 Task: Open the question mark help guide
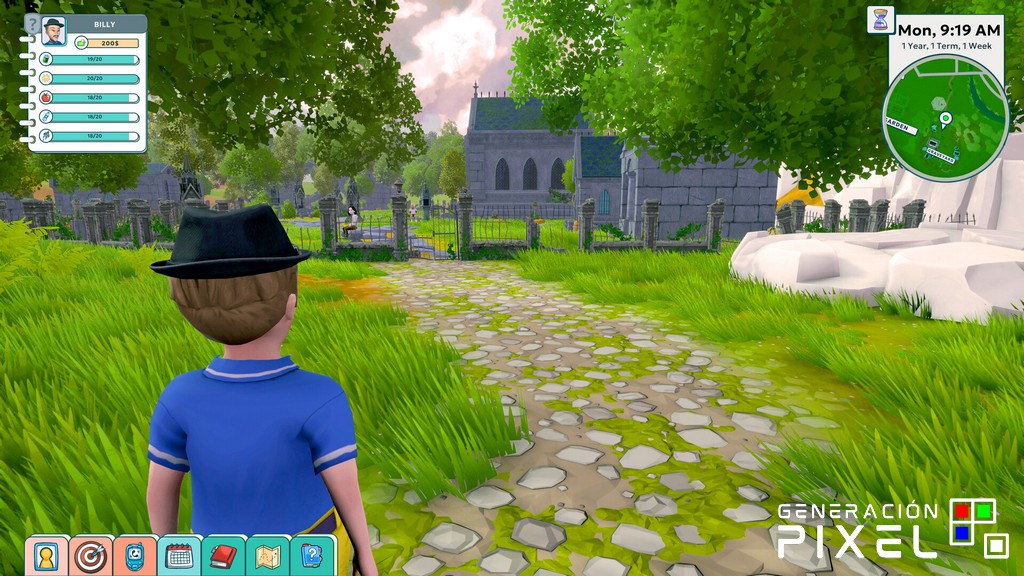click(x=311, y=556)
